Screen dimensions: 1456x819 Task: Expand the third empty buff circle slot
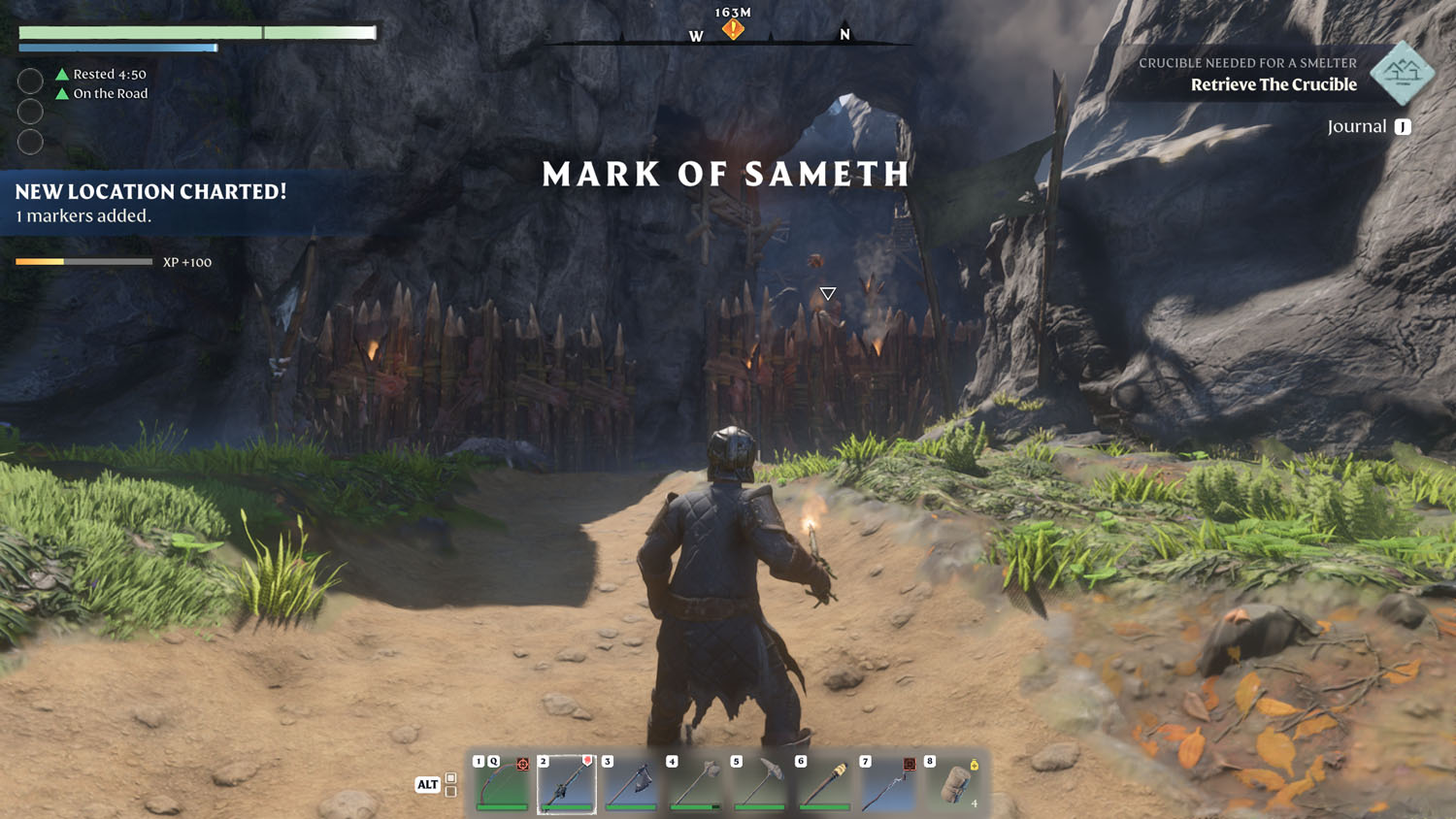click(30, 142)
